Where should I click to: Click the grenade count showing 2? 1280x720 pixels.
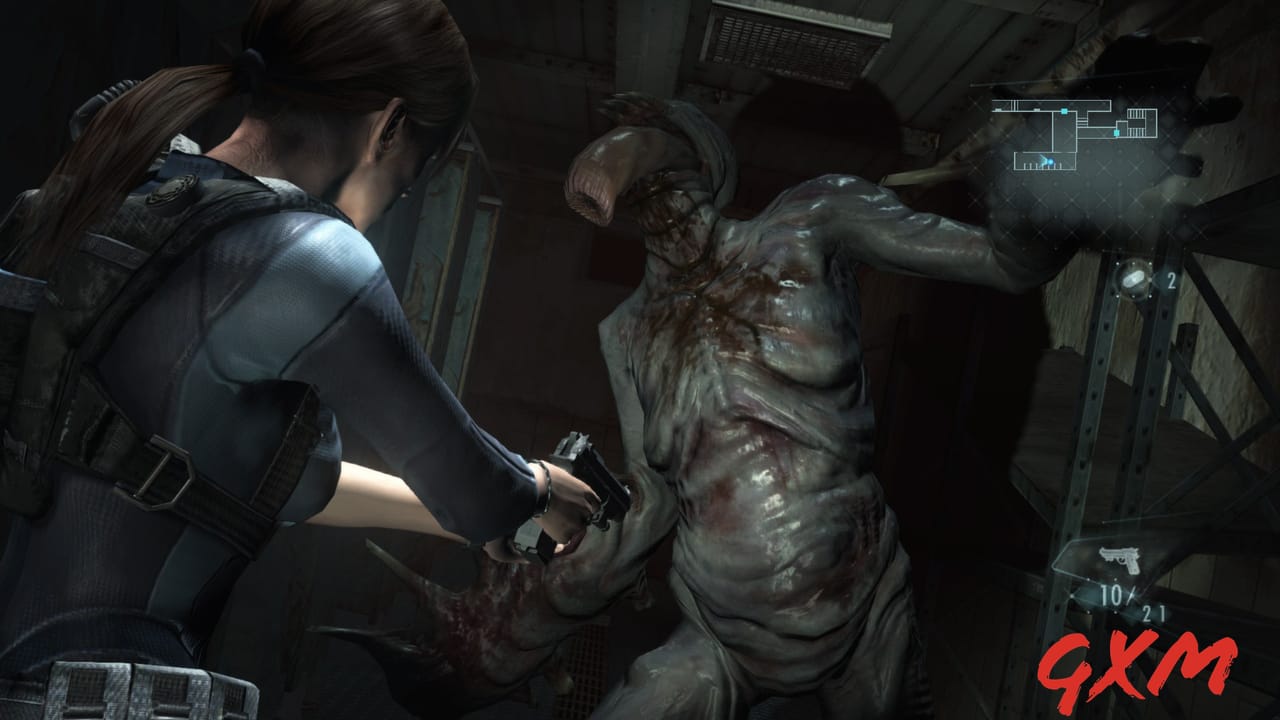click(1171, 281)
